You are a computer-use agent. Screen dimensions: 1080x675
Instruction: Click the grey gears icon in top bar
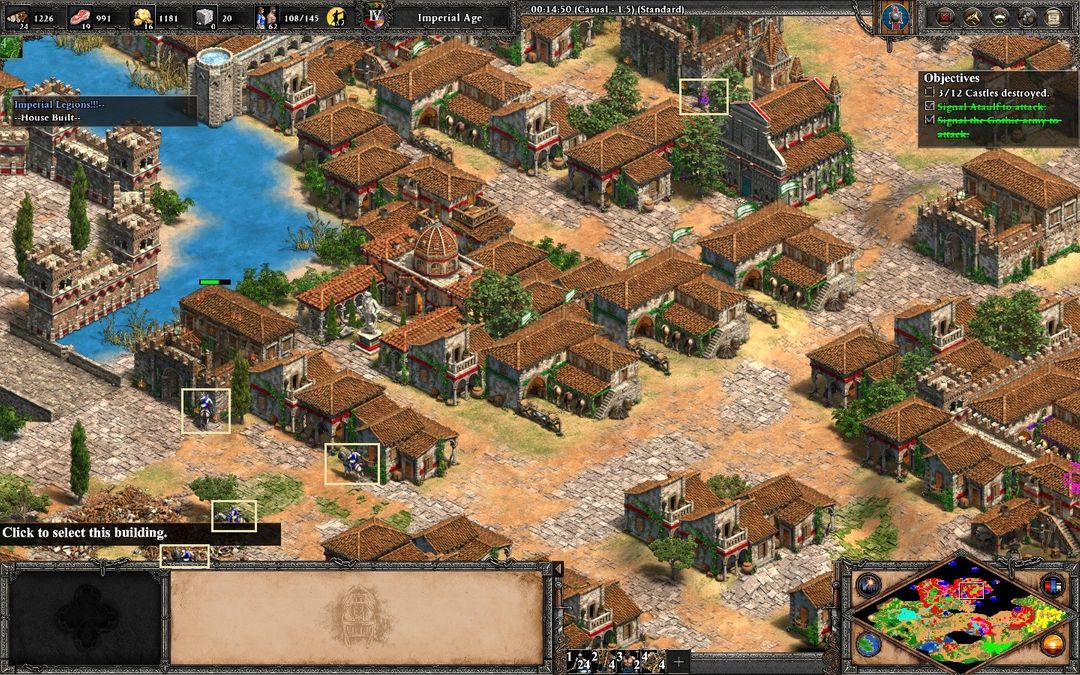coord(1025,16)
